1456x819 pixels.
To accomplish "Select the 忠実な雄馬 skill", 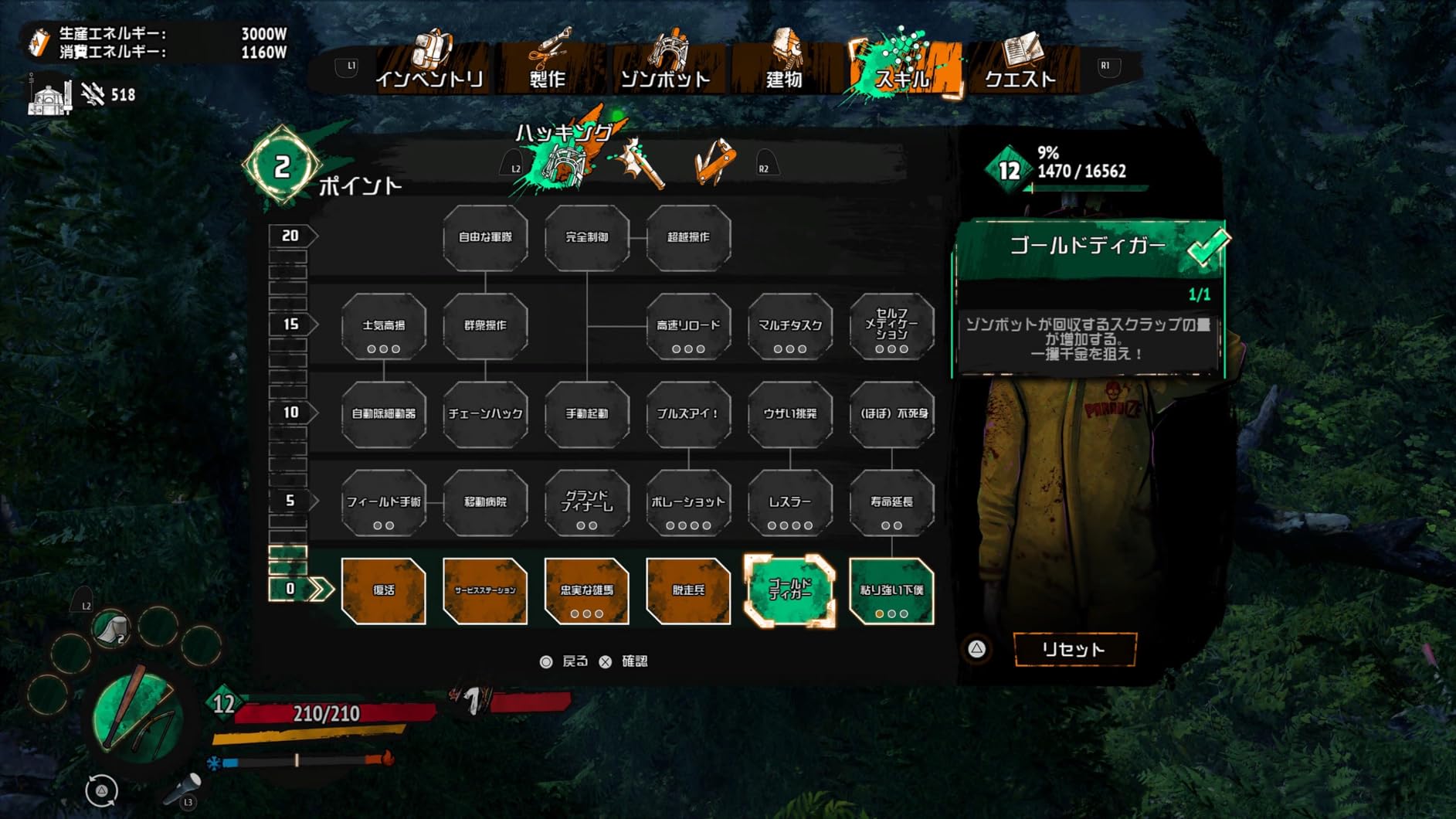I will pos(587,590).
